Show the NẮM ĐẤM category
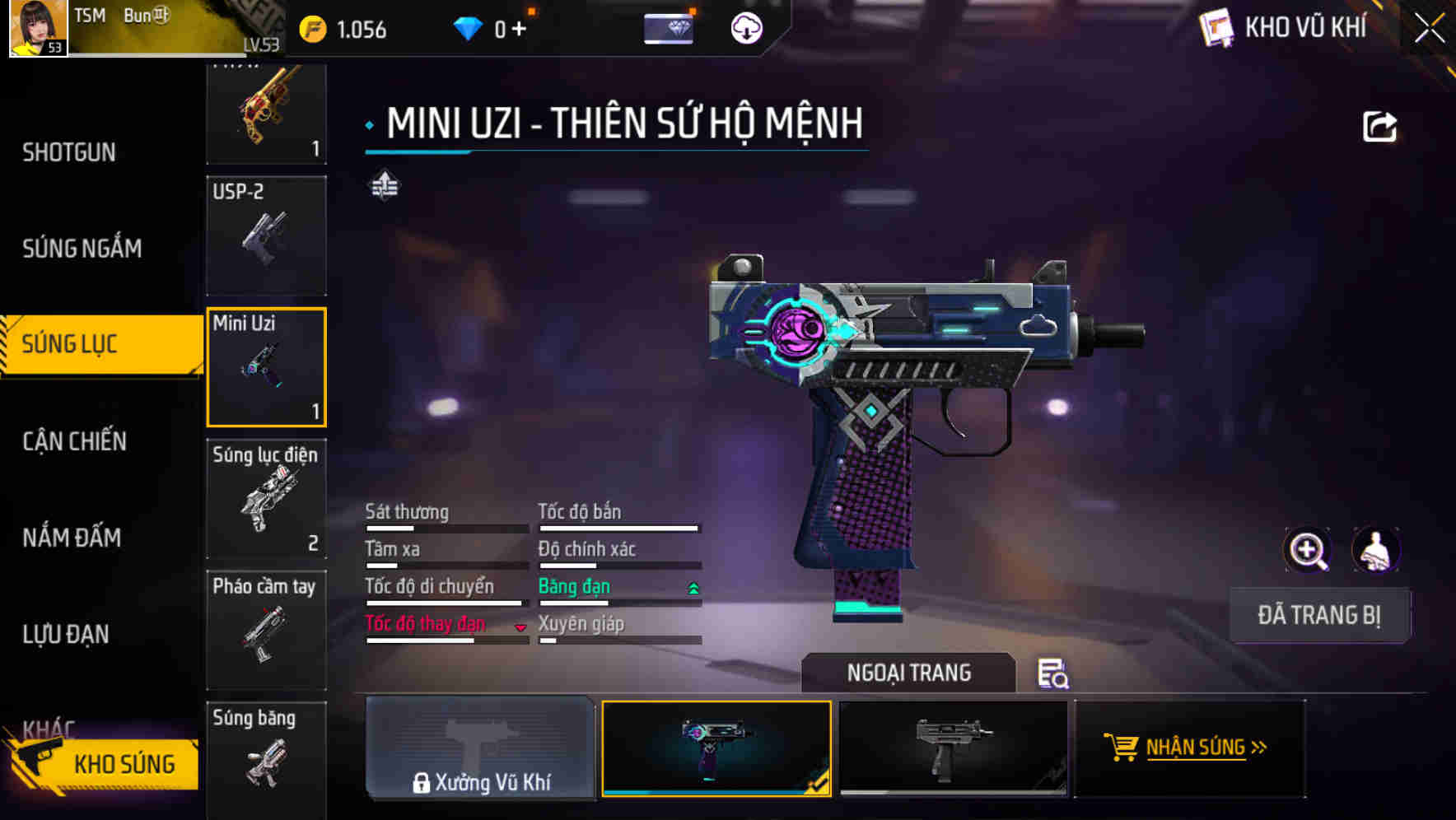Viewport: 1456px width, 820px height. click(x=72, y=538)
